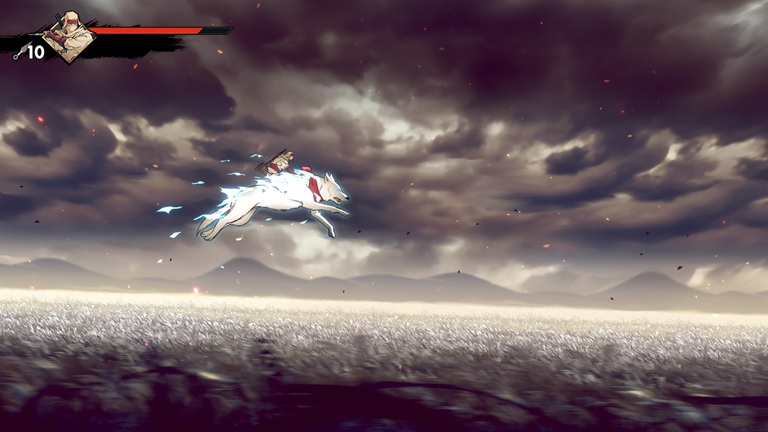Select the kunai throwing weapon icon
The height and width of the screenshot is (432, 768).
(x=19, y=53)
